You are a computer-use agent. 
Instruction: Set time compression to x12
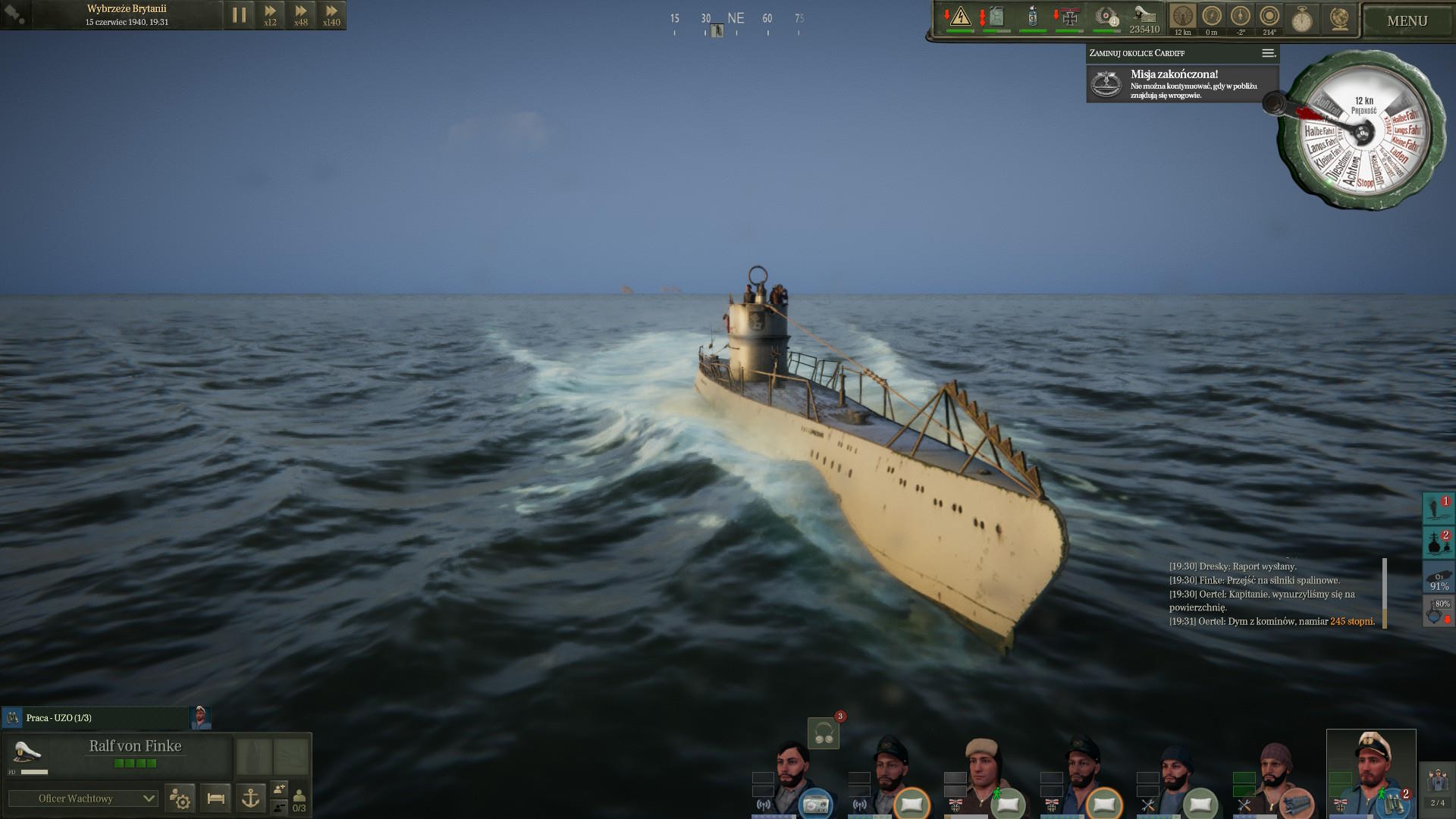pos(270,14)
